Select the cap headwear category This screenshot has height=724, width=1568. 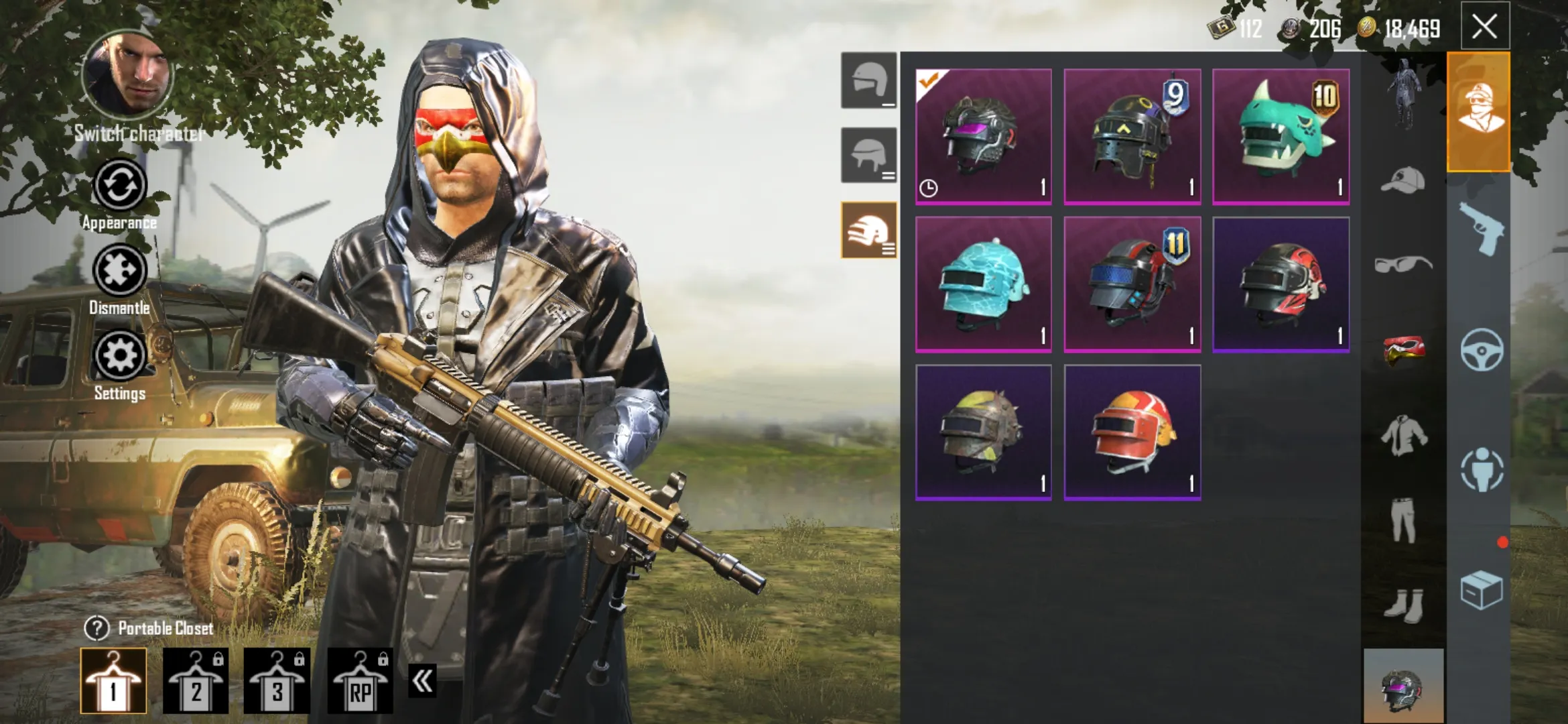click(x=1403, y=180)
